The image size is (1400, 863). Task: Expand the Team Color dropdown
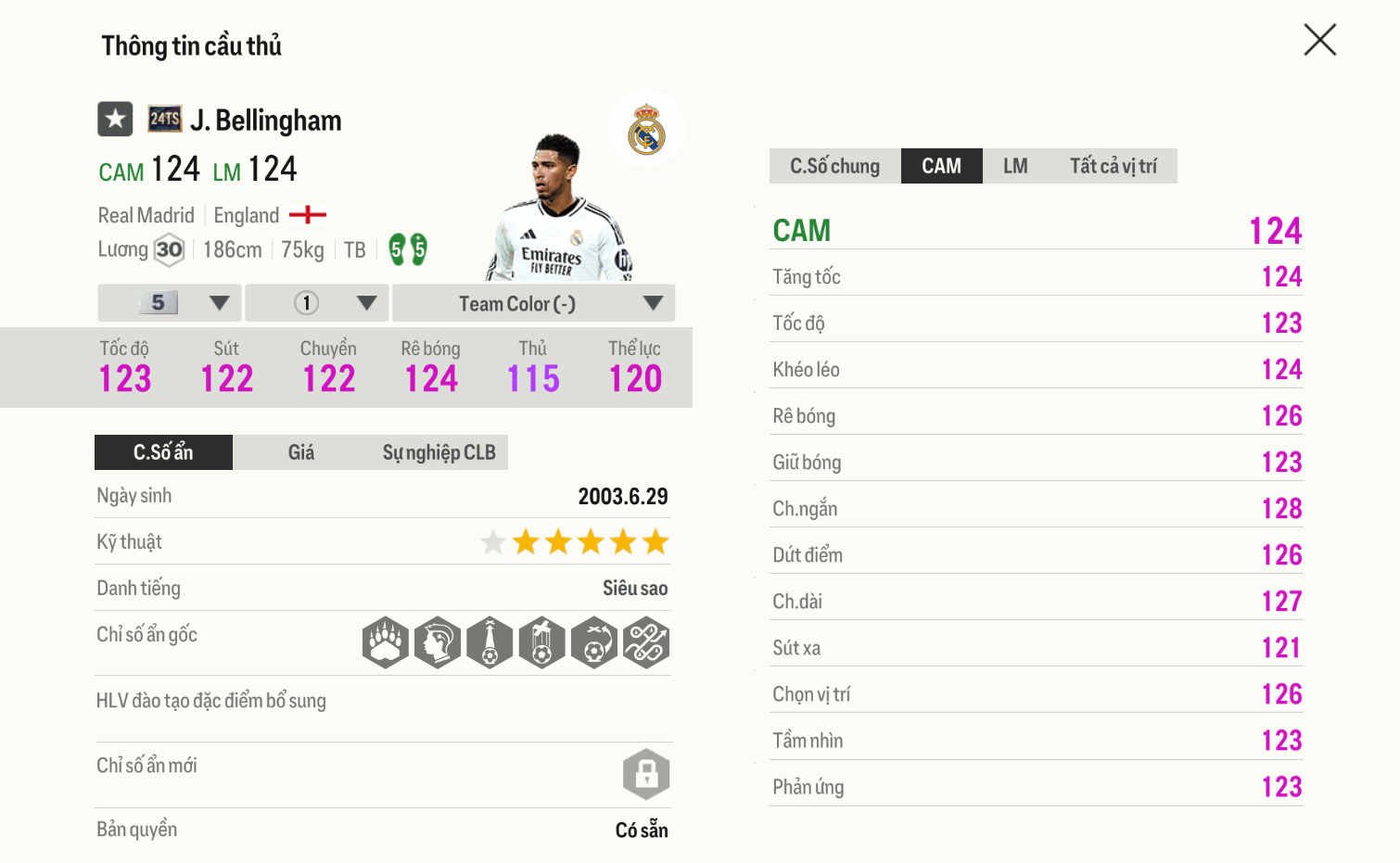coord(533,303)
